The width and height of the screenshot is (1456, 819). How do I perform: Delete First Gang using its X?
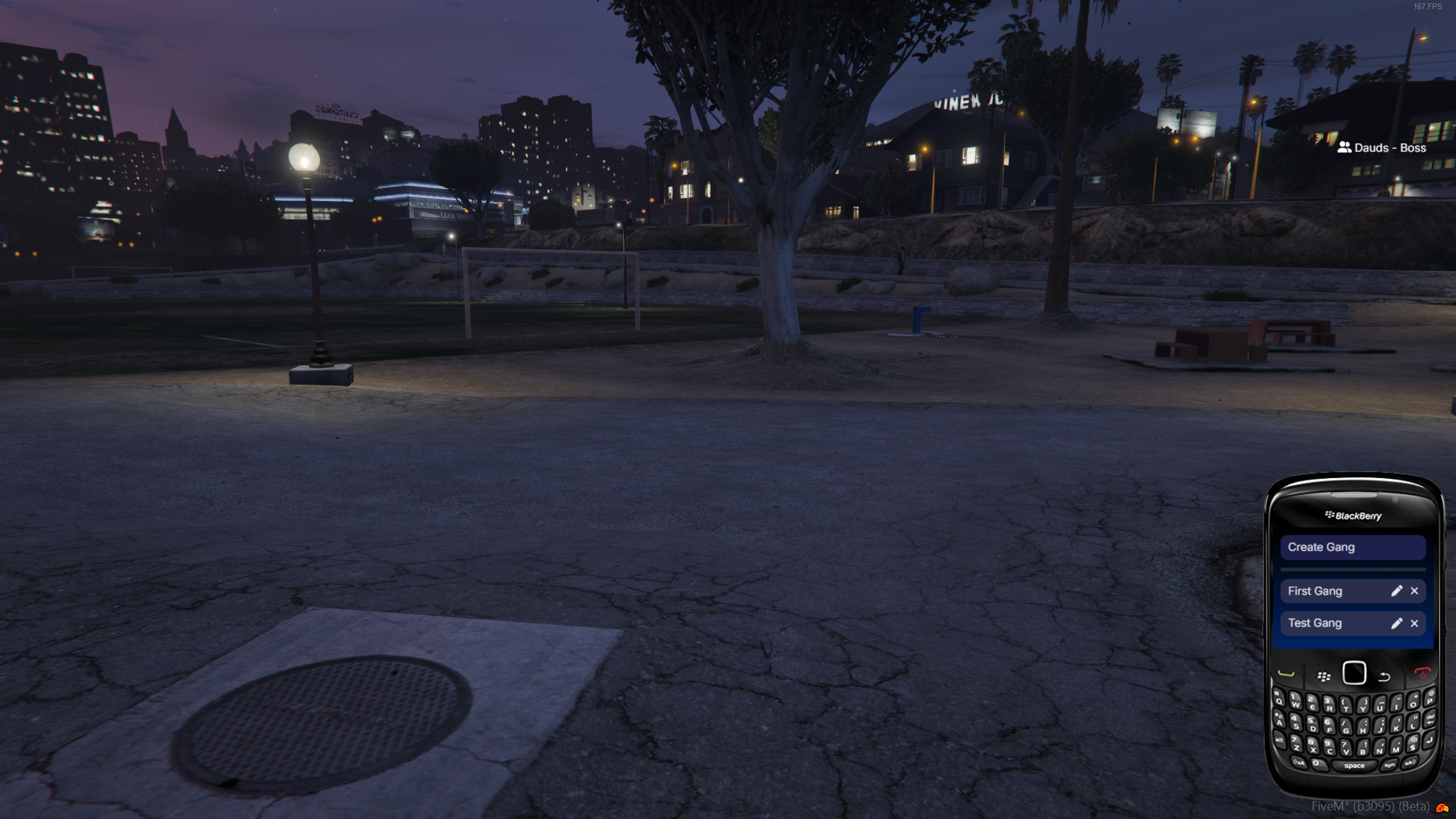click(1414, 591)
